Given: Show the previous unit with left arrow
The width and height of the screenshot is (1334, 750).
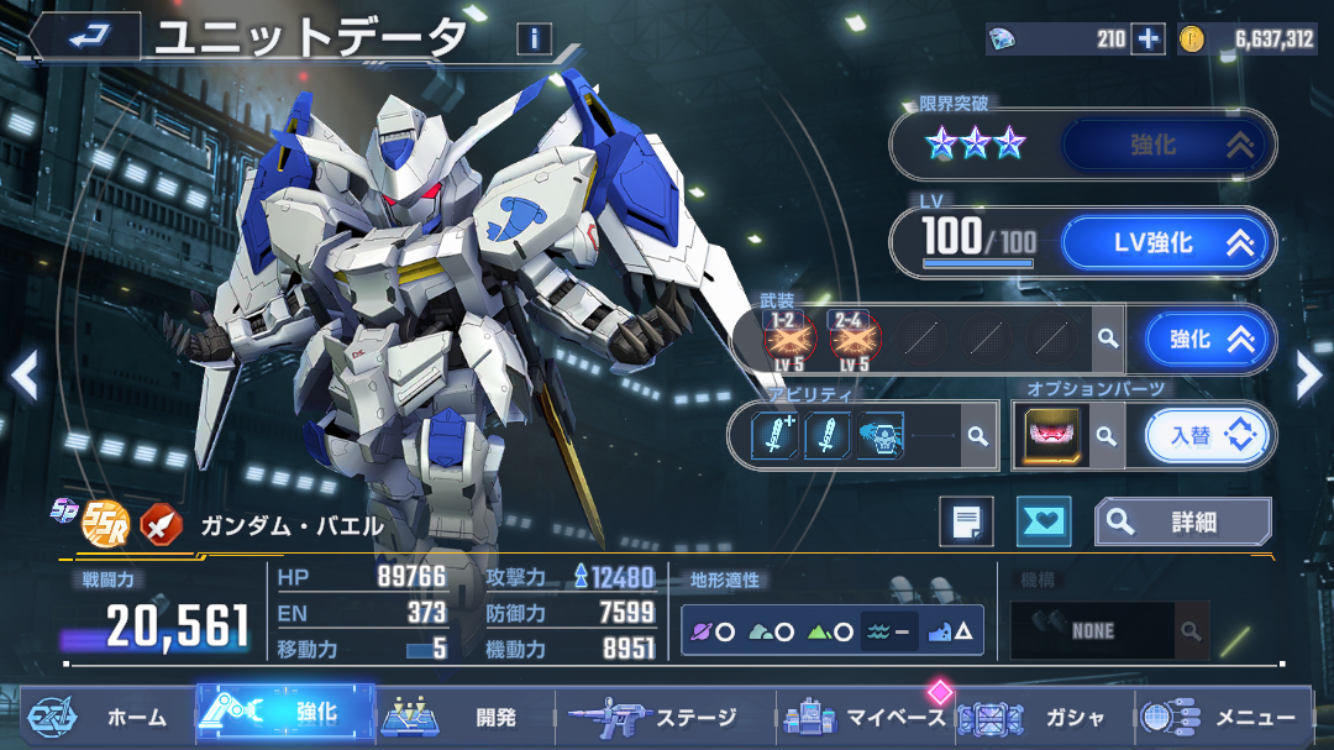Looking at the screenshot, I should tap(24, 376).
